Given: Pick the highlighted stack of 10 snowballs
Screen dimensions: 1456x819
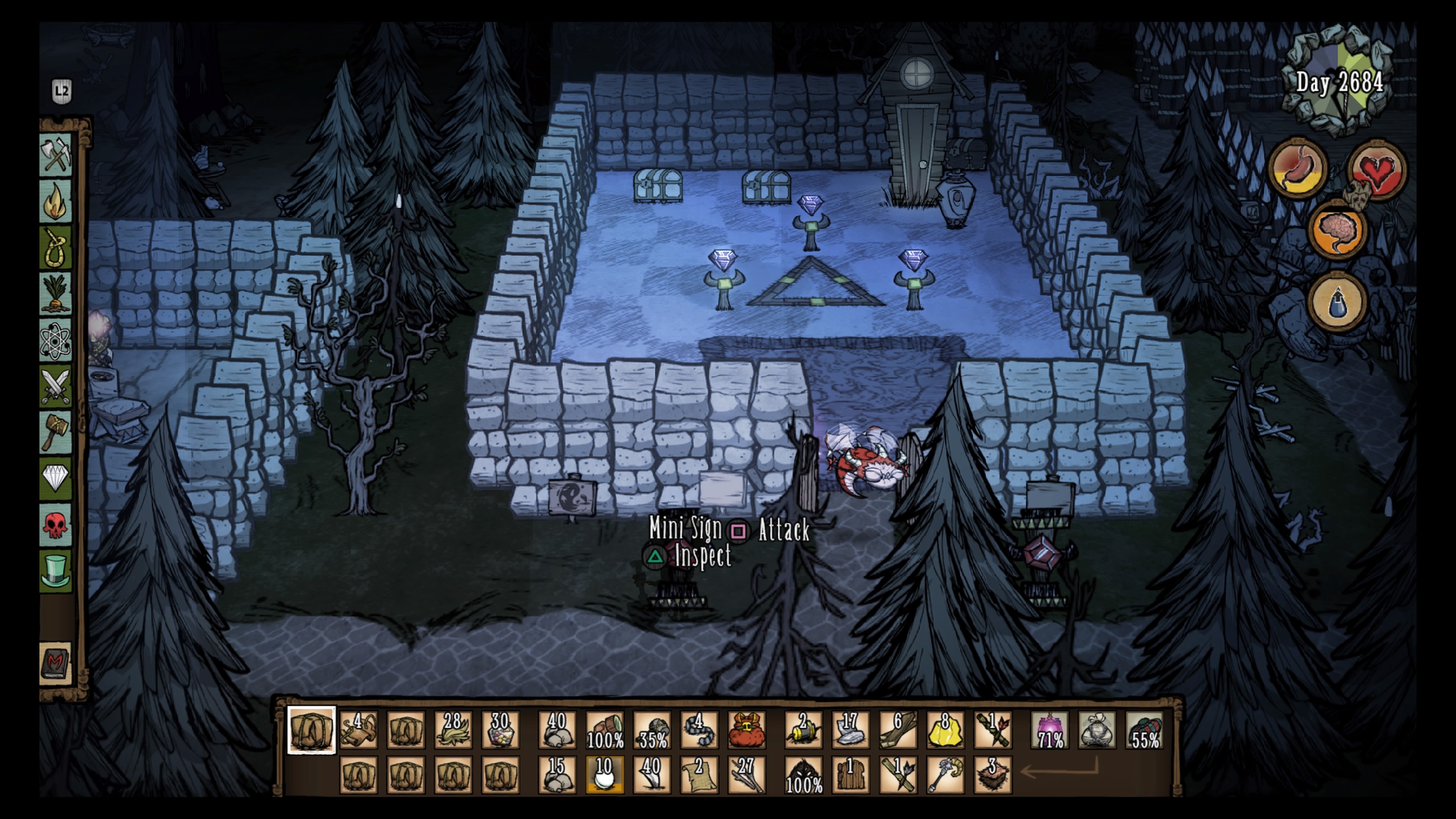Looking at the screenshot, I should (604, 775).
